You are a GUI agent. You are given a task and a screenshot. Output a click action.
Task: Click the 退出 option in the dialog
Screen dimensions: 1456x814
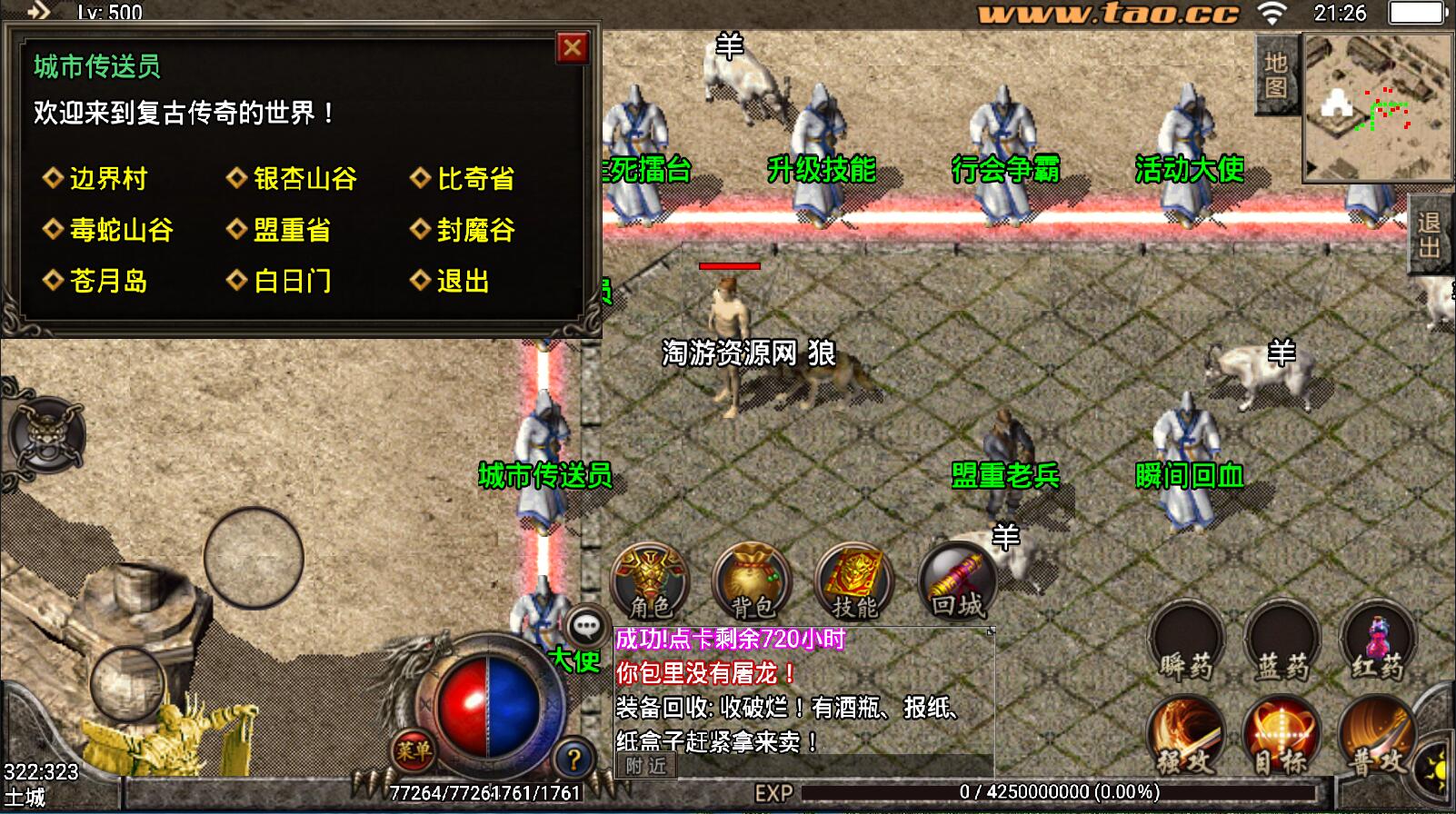coord(462,281)
